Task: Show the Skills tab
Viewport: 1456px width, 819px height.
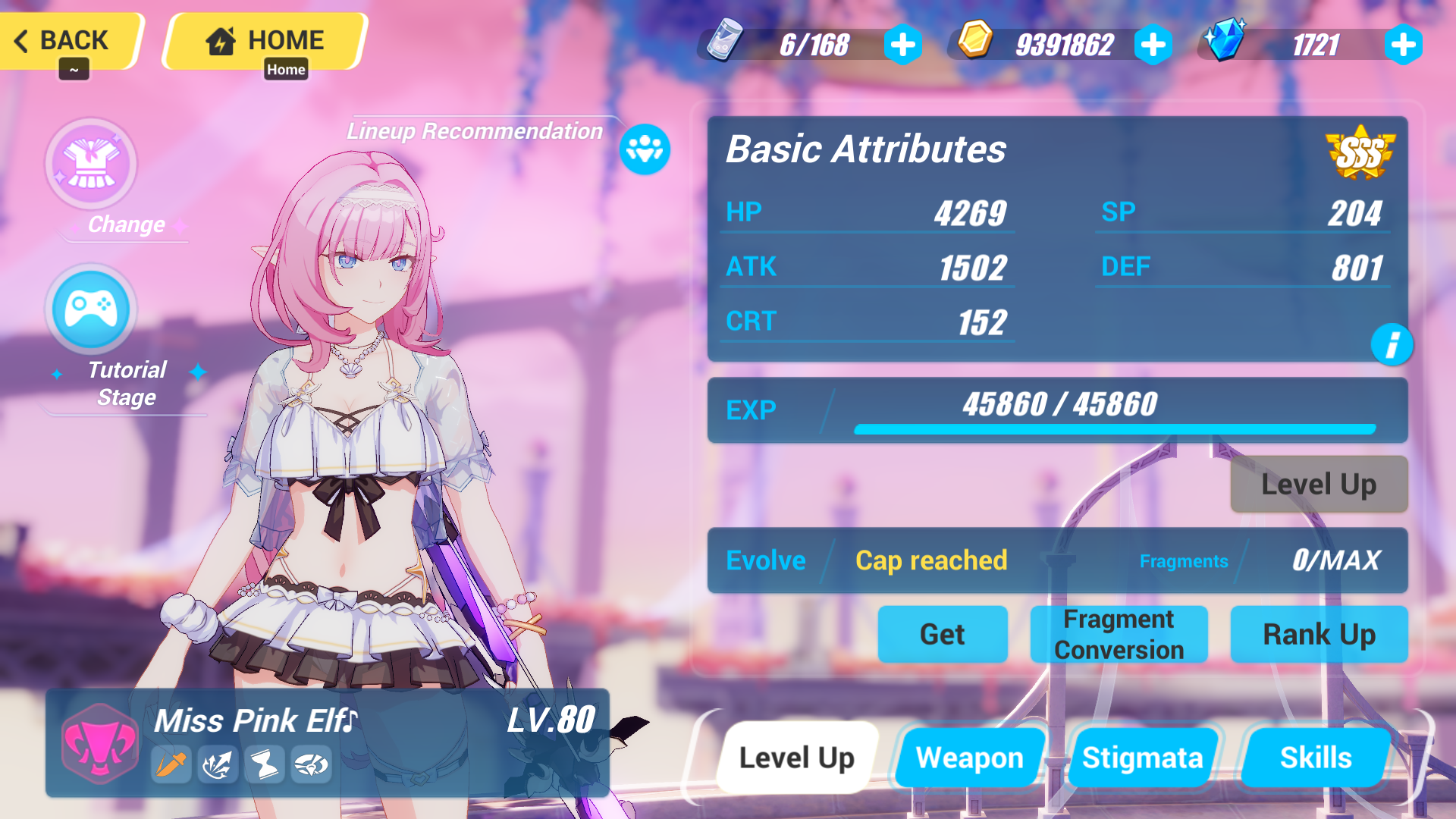Action: coord(1316,757)
